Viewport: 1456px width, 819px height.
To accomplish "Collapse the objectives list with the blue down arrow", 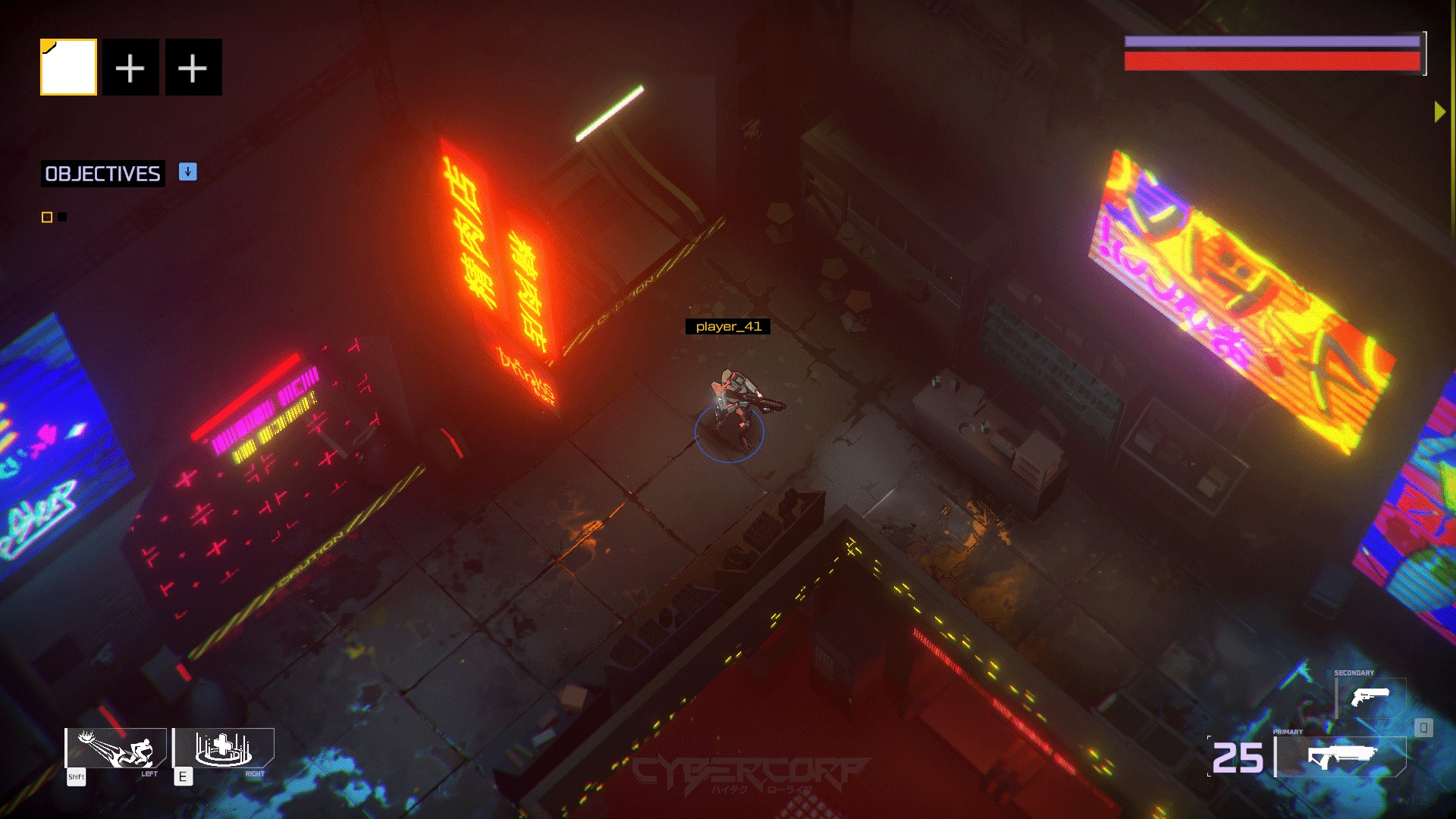I will click(x=187, y=173).
